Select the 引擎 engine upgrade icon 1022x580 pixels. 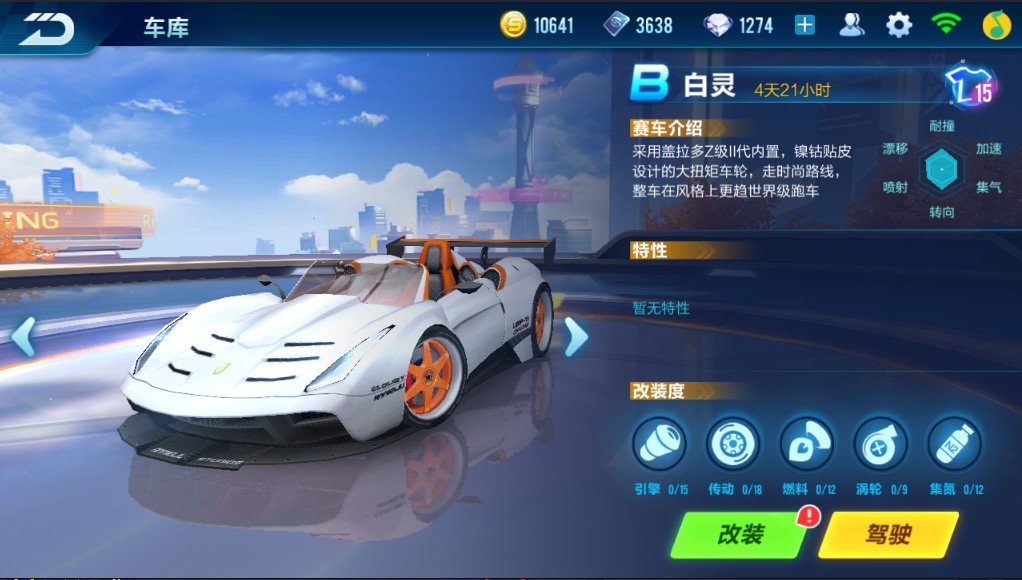pos(659,443)
